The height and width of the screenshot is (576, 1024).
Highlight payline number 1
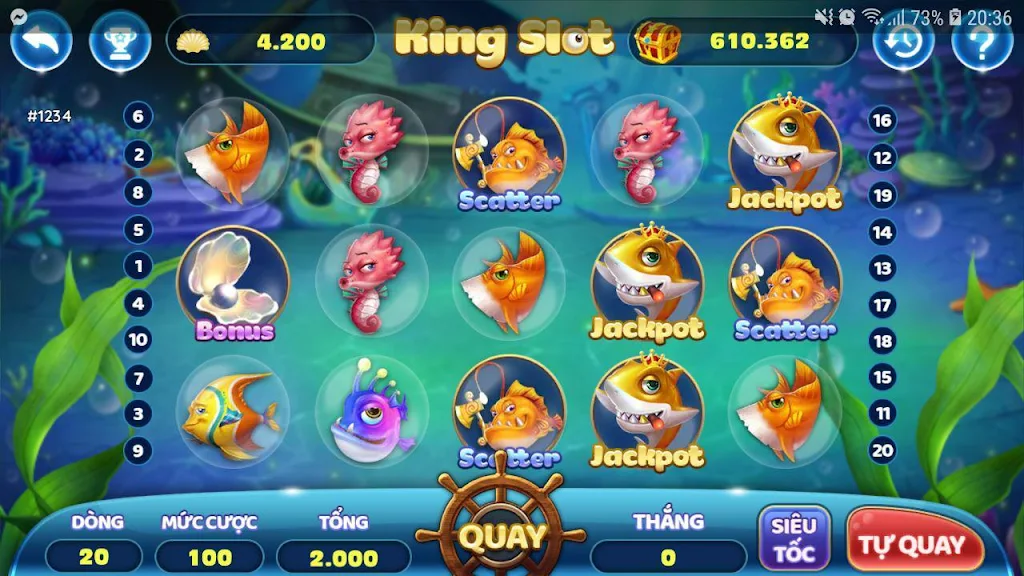point(138,266)
